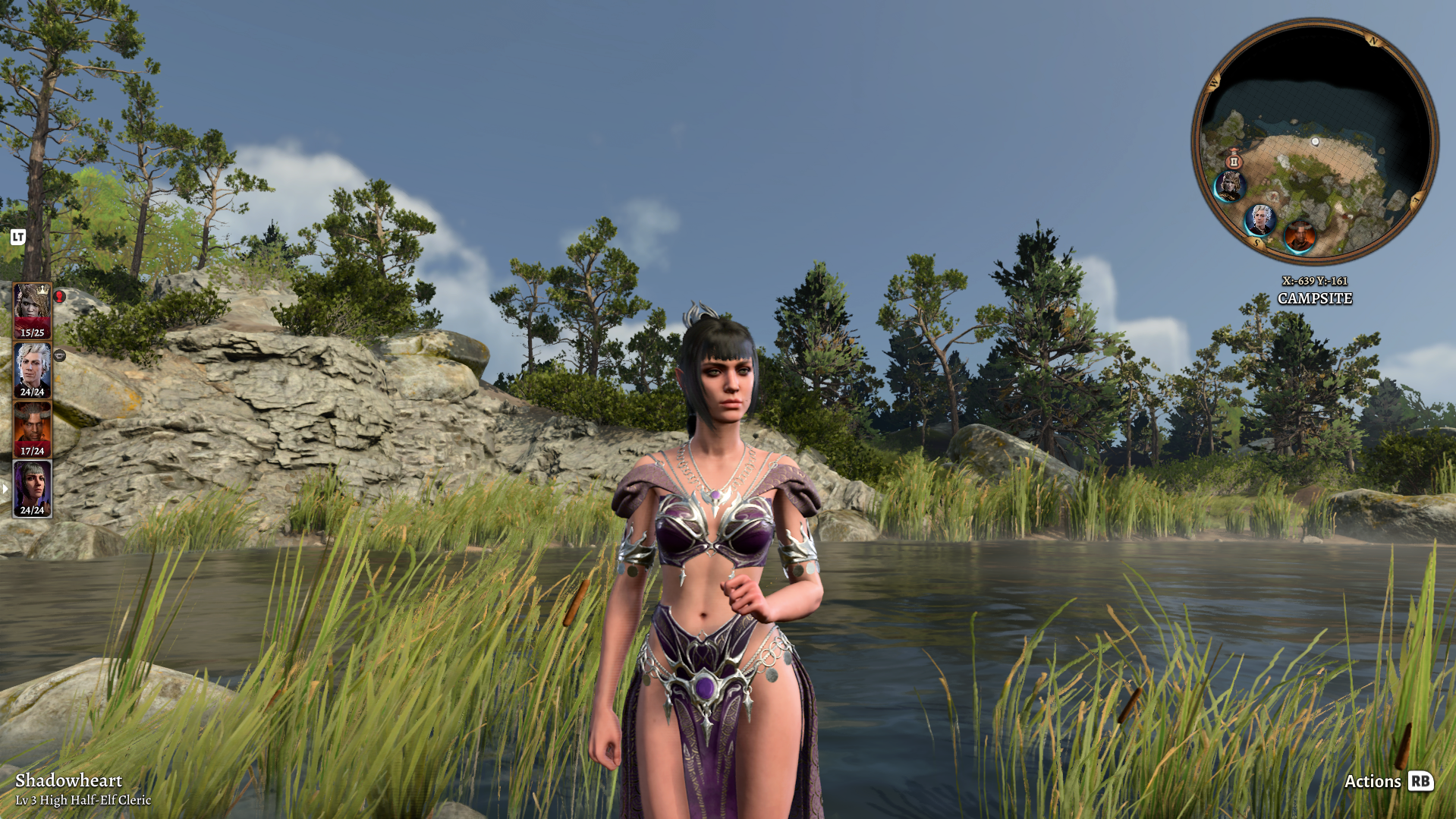1456x819 pixels.
Task: Expand the party panel with the white arrow
Action: (5, 489)
